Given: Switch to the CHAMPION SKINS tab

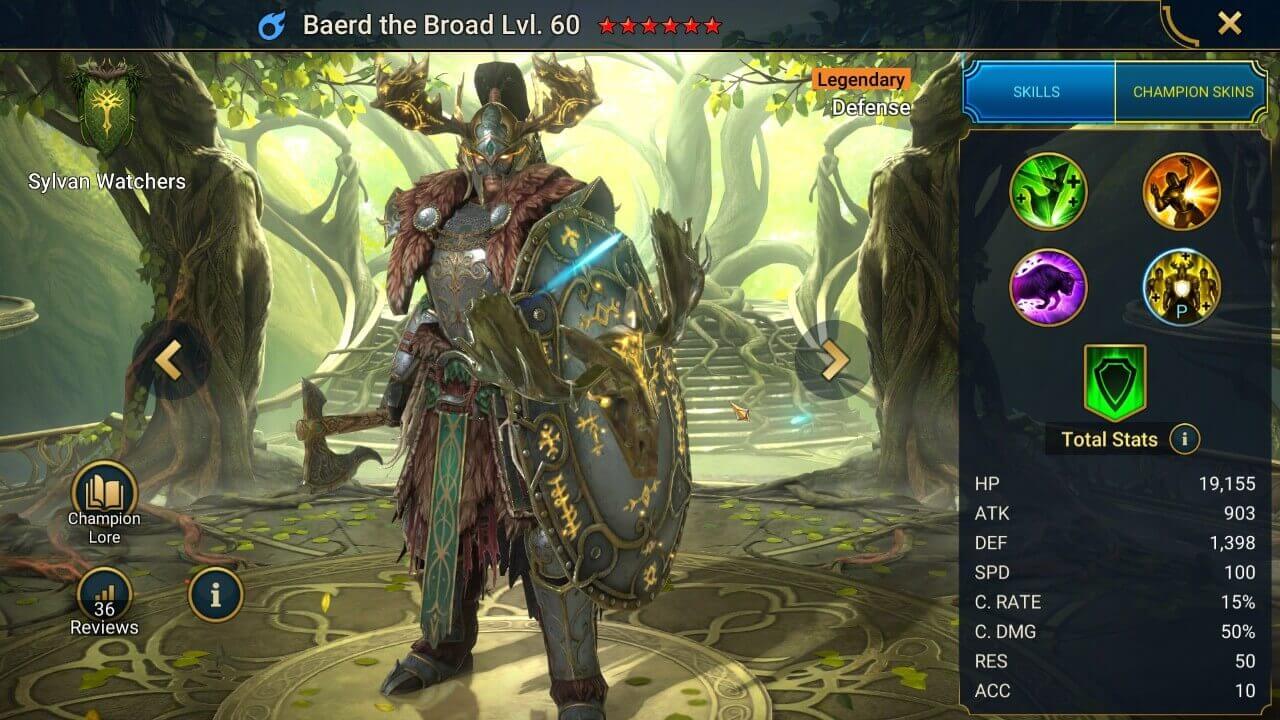Looking at the screenshot, I should [x=1192, y=91].
